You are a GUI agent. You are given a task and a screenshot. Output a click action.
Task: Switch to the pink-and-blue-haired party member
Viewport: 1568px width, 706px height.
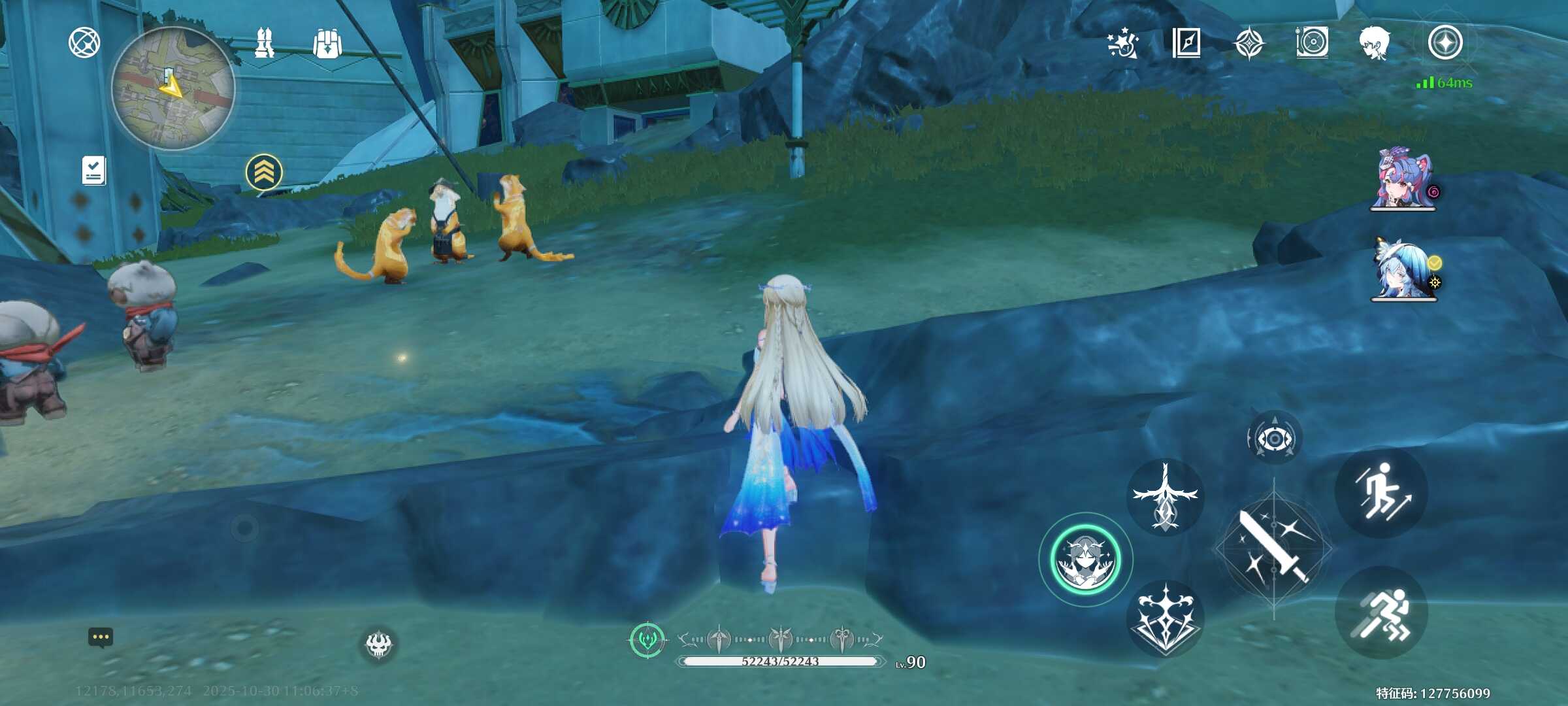[x=1403, y=178]
